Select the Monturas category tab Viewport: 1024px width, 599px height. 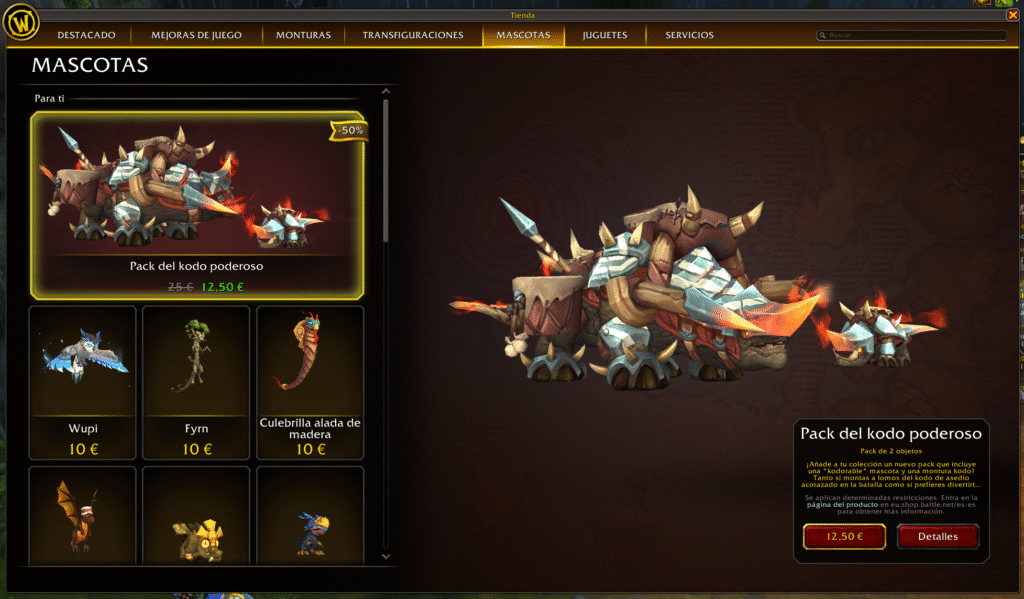[303, 35]
